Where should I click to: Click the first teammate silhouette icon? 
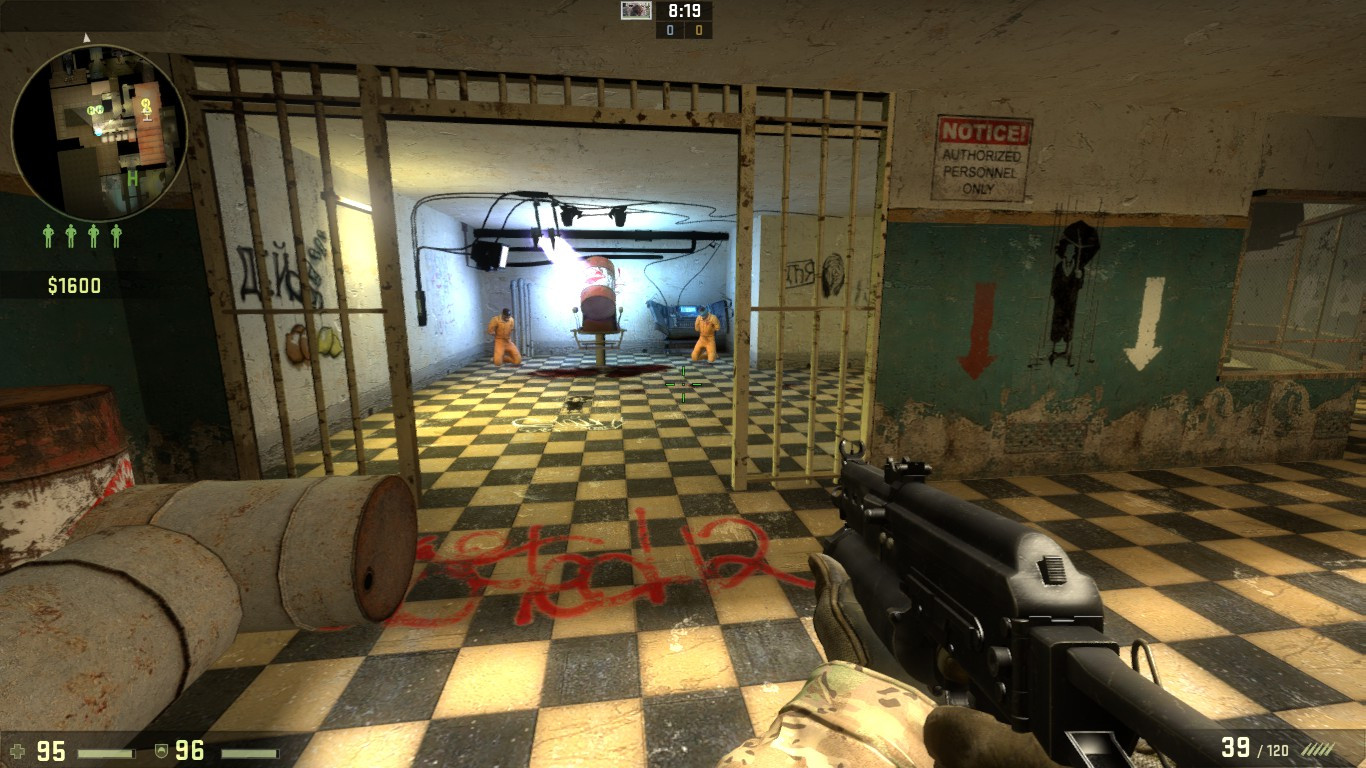click(x=49, y=234)
